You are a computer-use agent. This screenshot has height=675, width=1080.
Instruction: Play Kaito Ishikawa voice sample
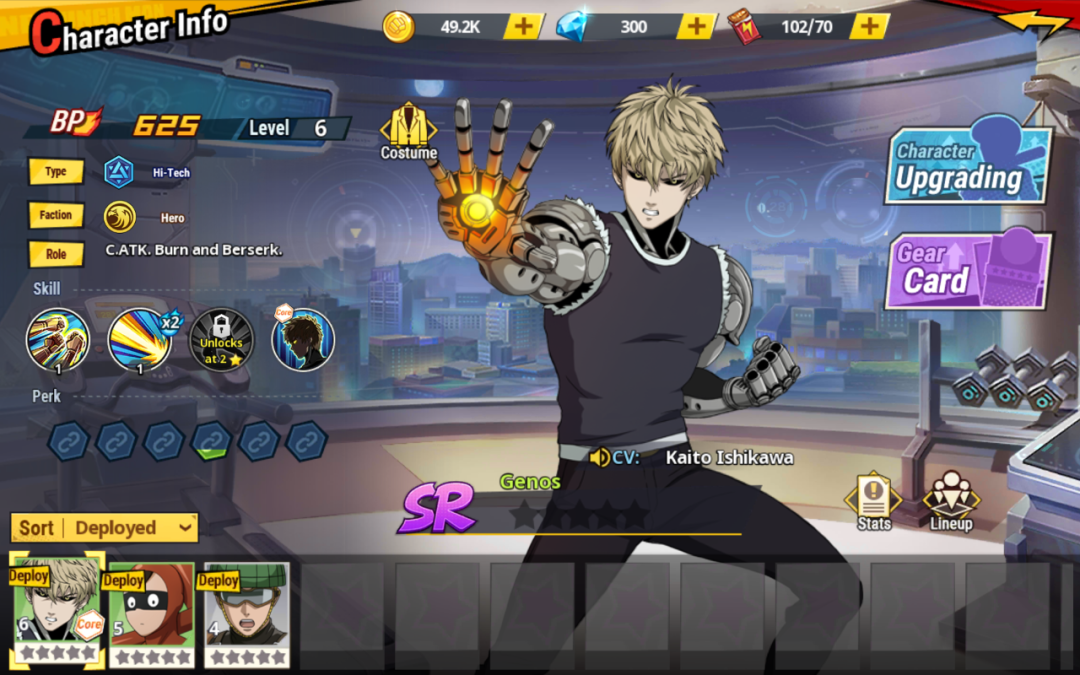click(x=600, y=458)
